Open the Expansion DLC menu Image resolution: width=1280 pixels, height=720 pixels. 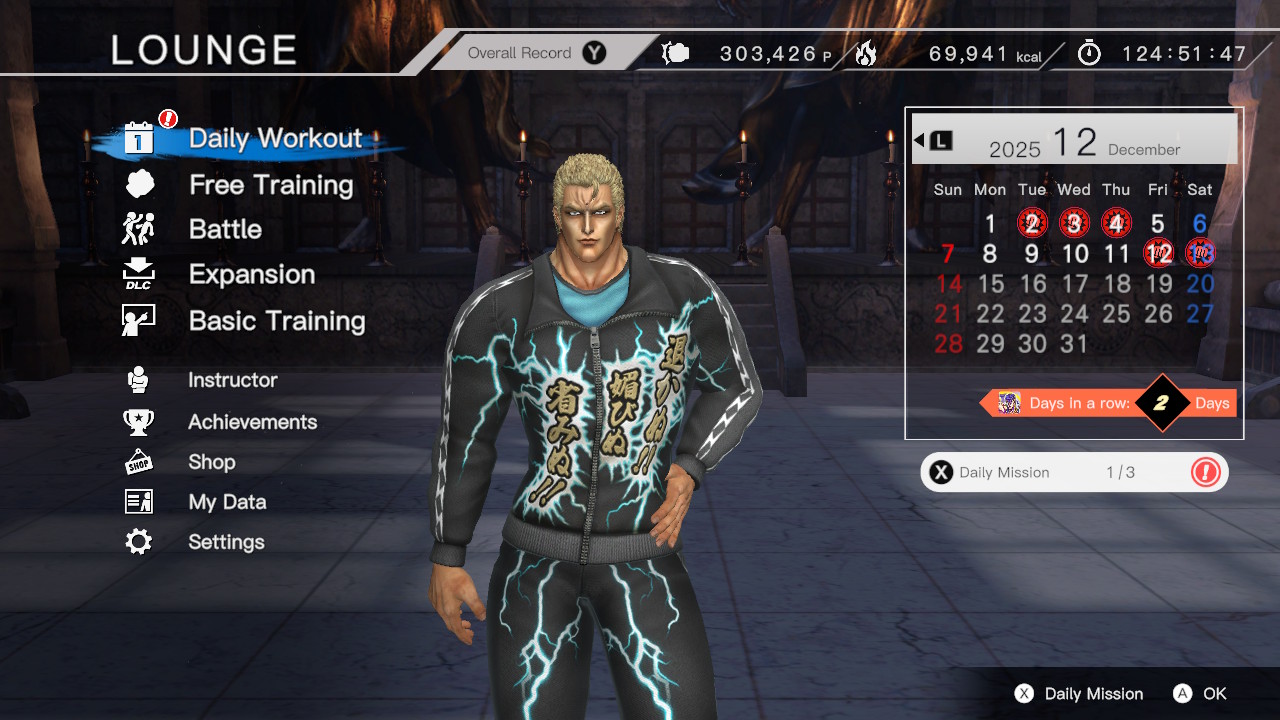(x=251, y=275)
